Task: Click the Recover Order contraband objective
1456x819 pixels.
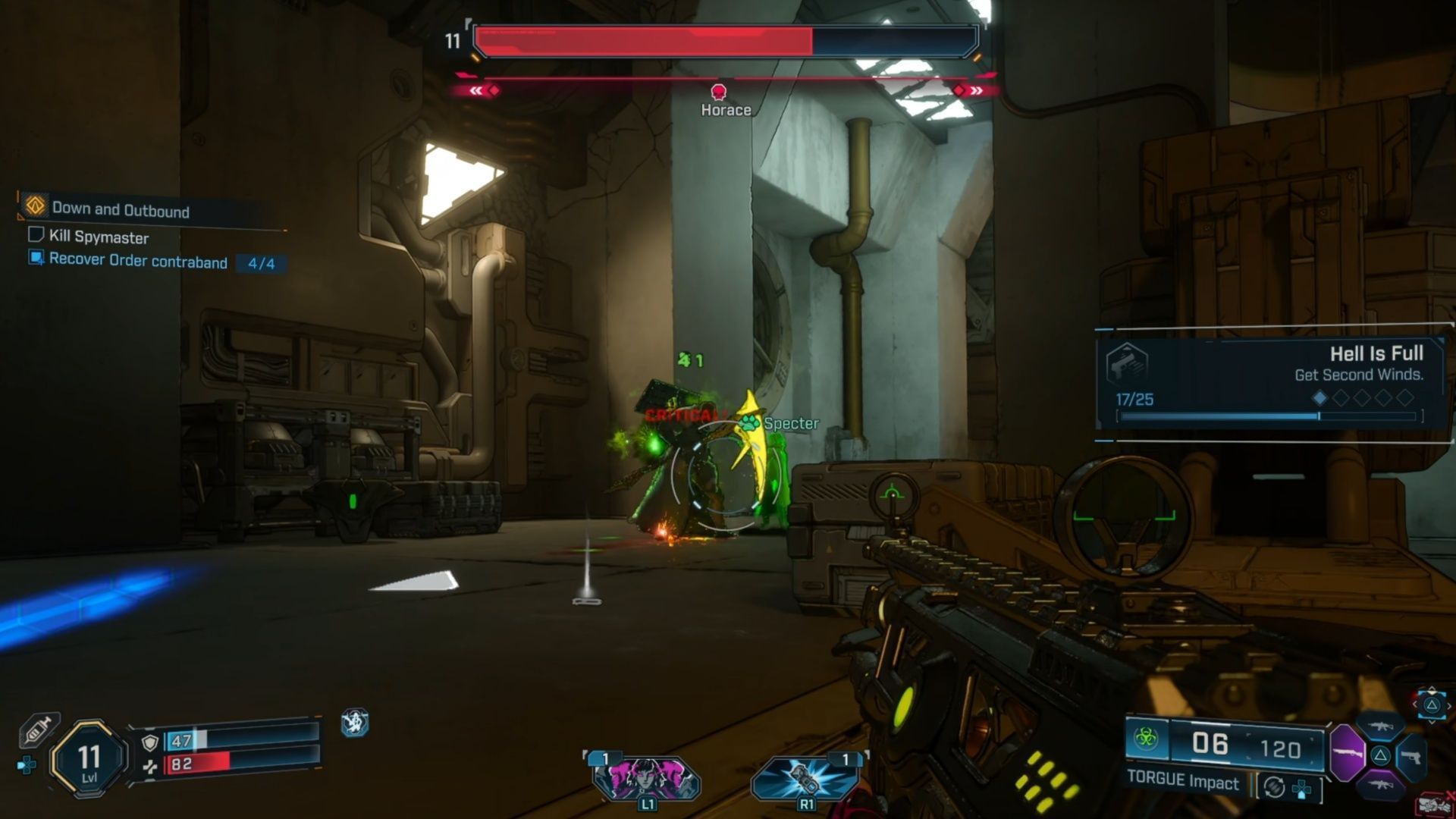Action: 138,262
